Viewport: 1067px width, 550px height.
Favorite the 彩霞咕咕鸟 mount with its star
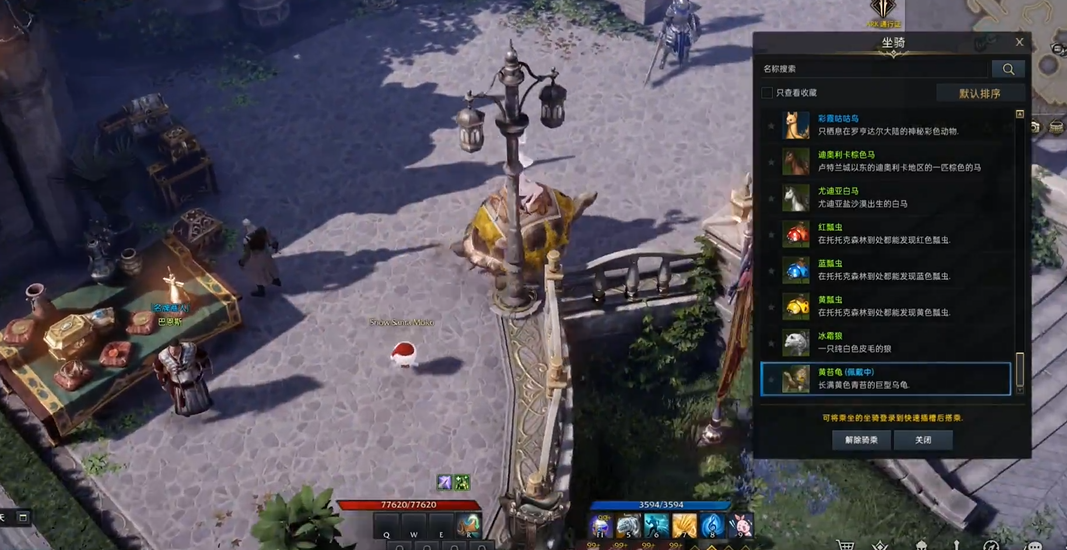click(771, 126)
